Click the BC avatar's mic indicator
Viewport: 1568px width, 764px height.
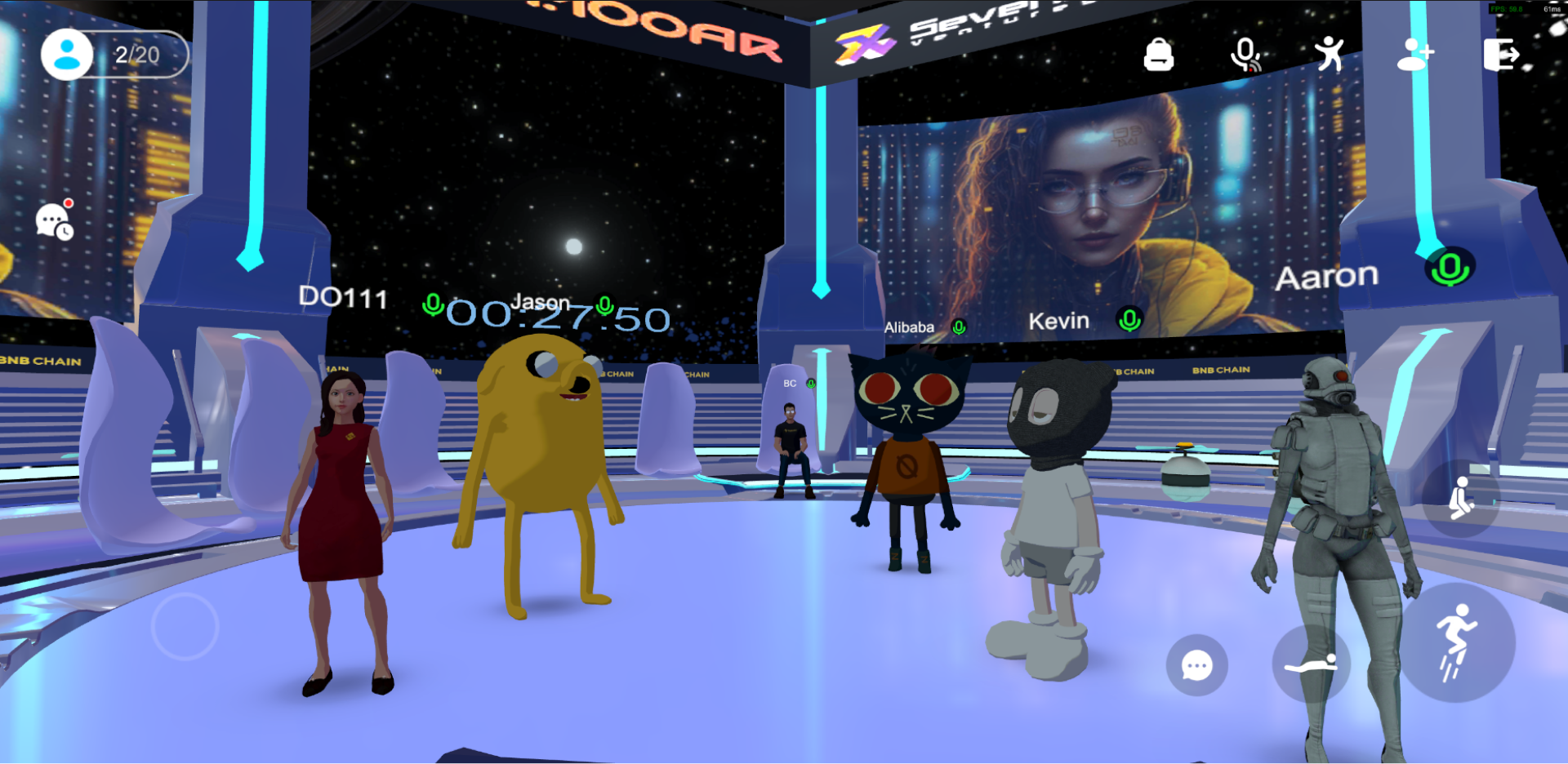click(x=809, y=382)
